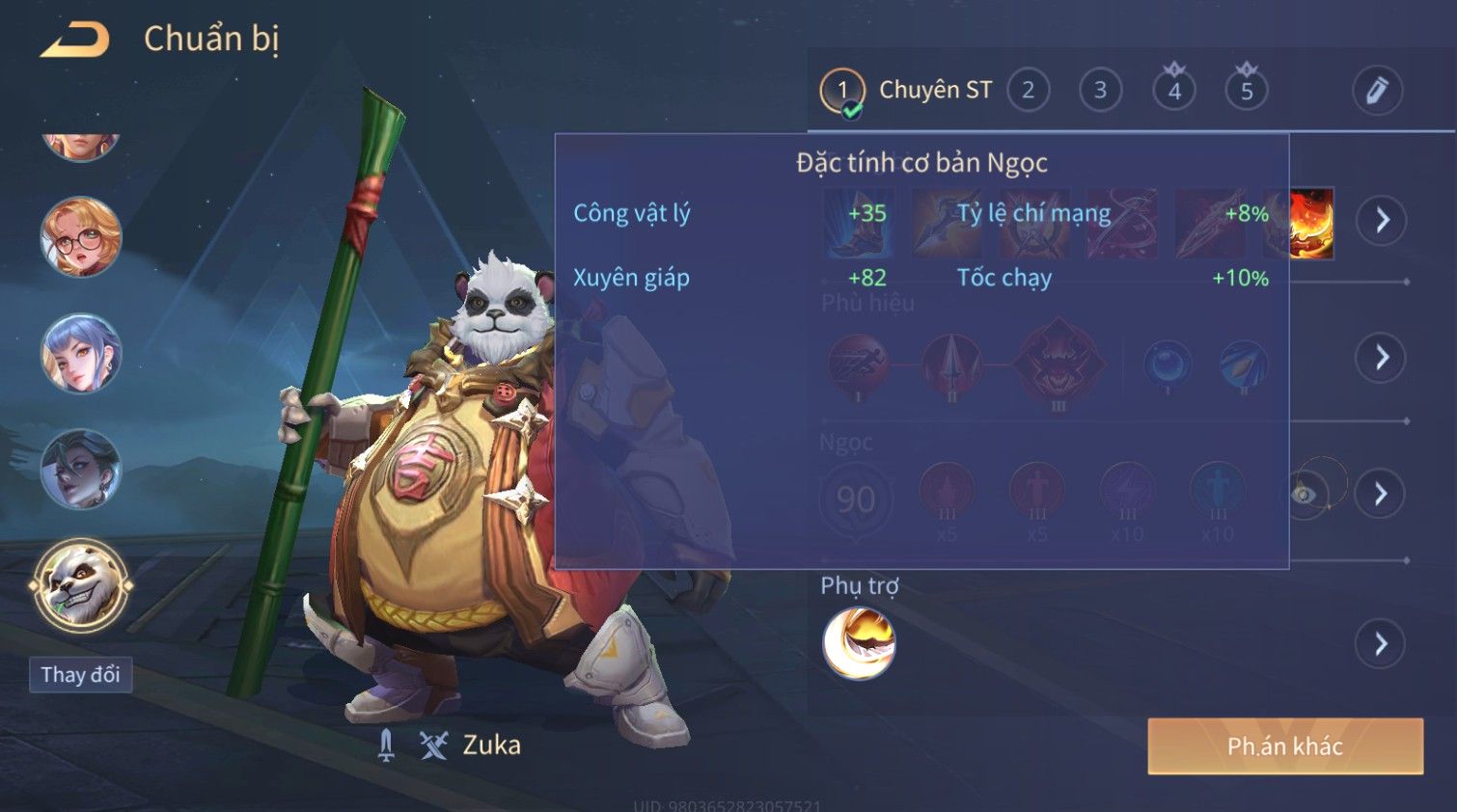This screenshot has width=1457, height=812.
Task: Open the item build details arrow
Action: 1382,221
